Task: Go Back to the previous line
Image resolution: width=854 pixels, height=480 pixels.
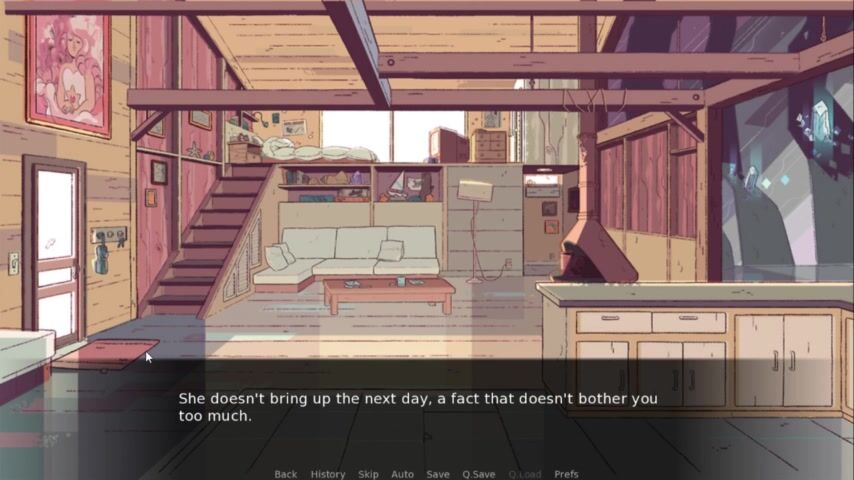Action: (x=285, y=474)
